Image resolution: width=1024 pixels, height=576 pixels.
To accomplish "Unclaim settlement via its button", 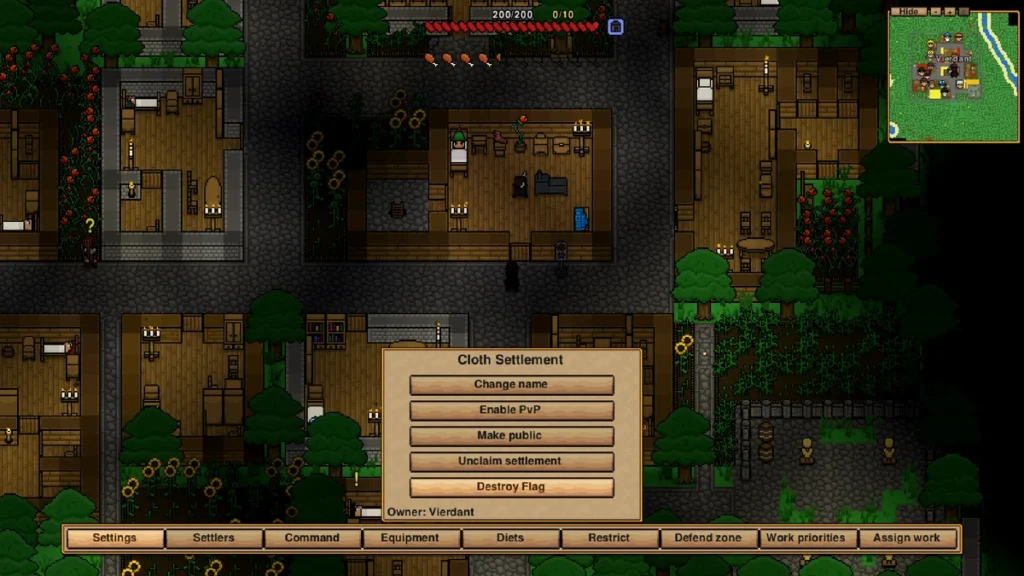I will [511, 462].
